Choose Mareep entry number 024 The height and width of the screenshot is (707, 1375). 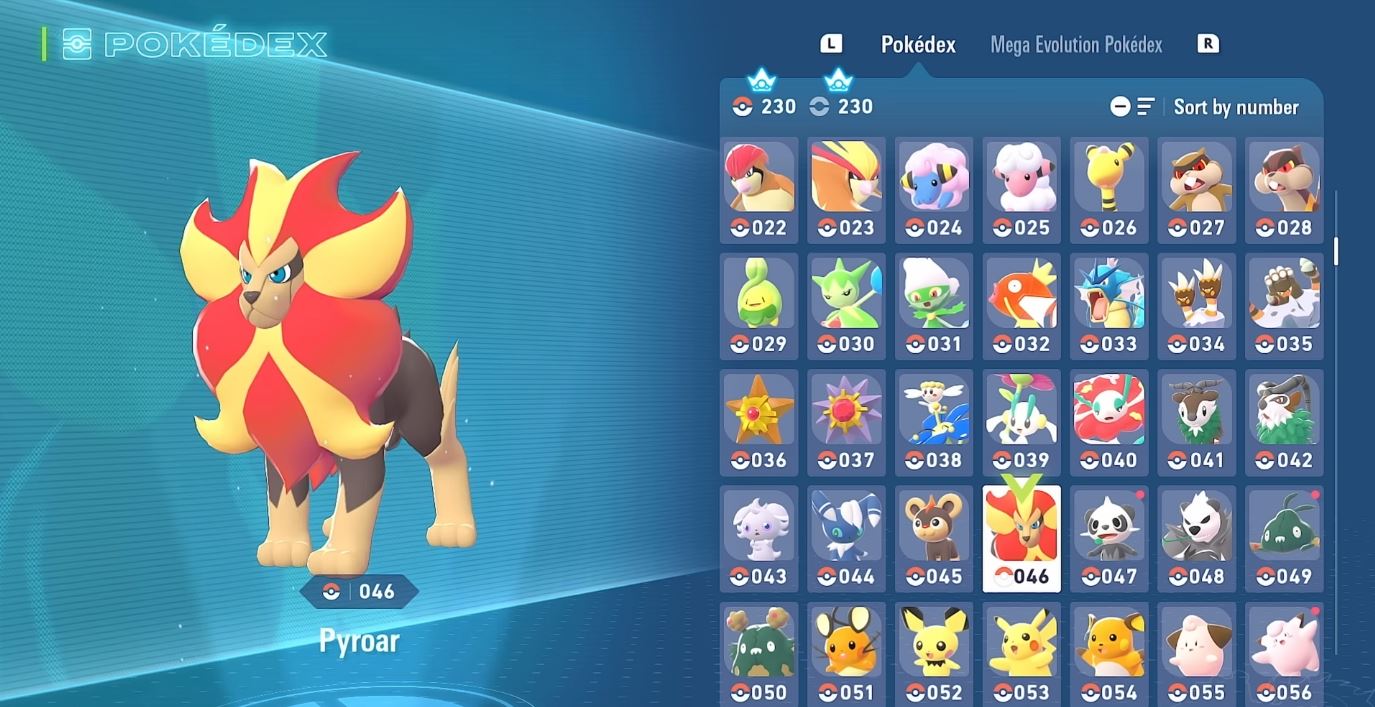934,190
